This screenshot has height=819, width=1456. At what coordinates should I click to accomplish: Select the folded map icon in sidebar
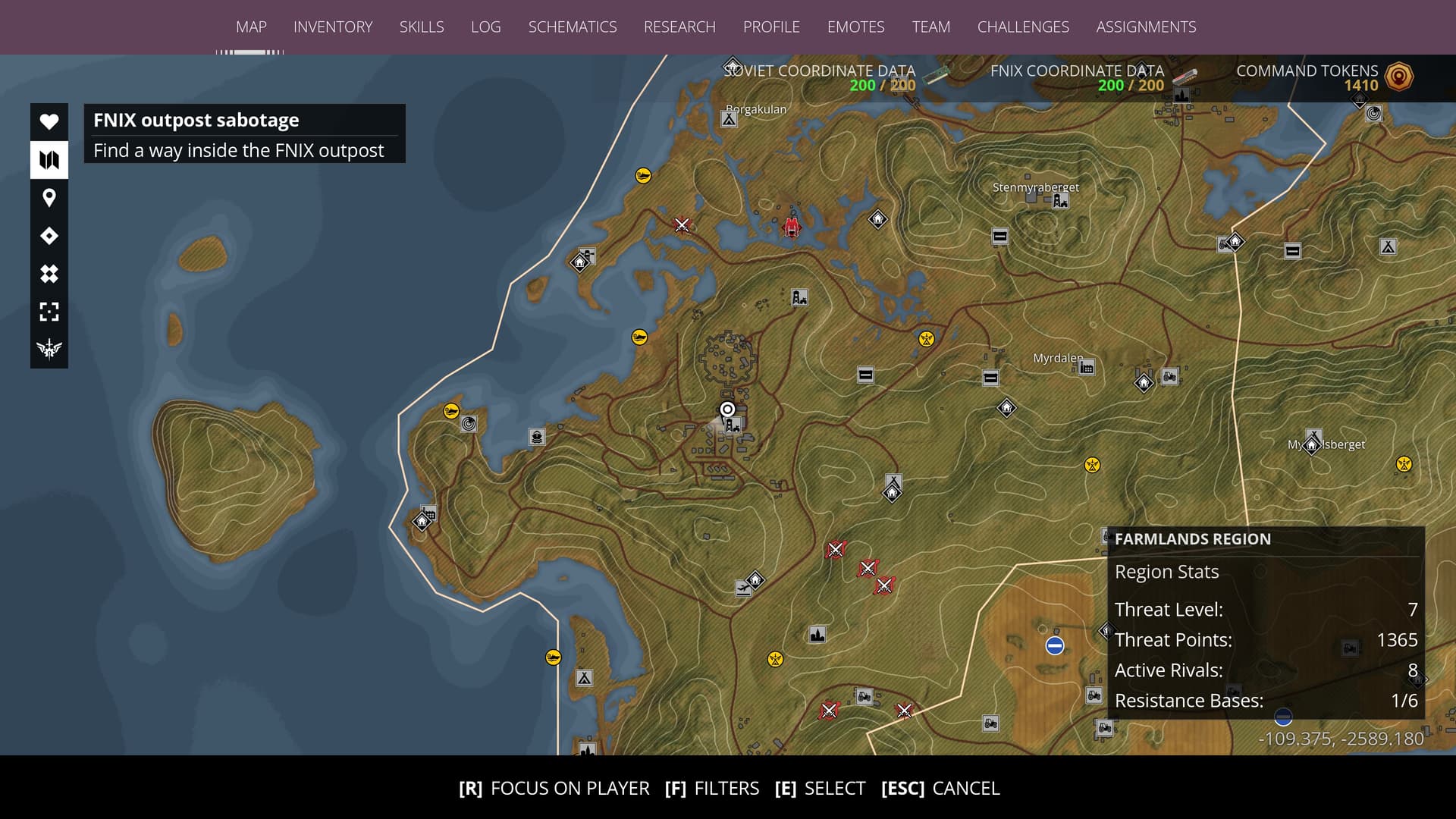pyautogui.click(x=49, y=160)
